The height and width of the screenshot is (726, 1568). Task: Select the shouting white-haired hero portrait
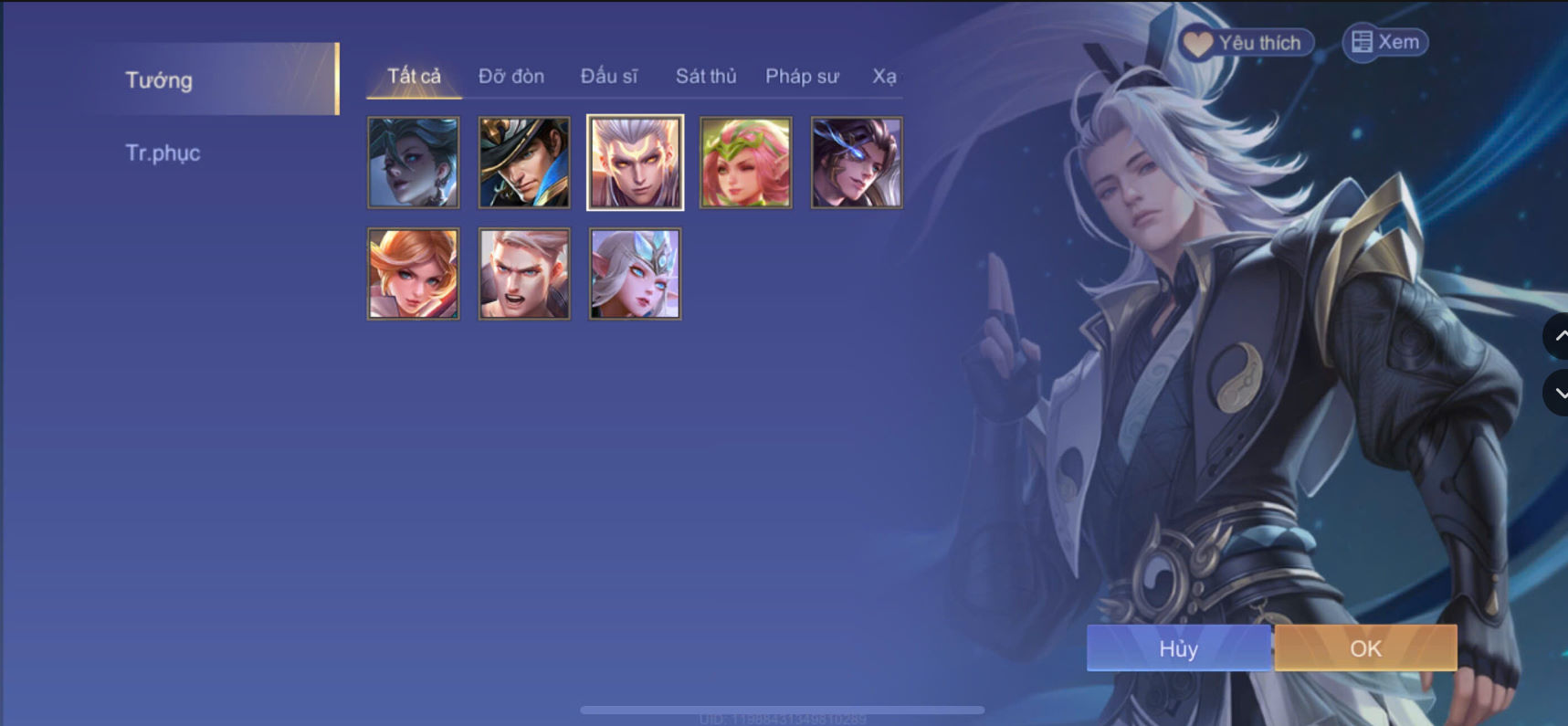(523, 273)
